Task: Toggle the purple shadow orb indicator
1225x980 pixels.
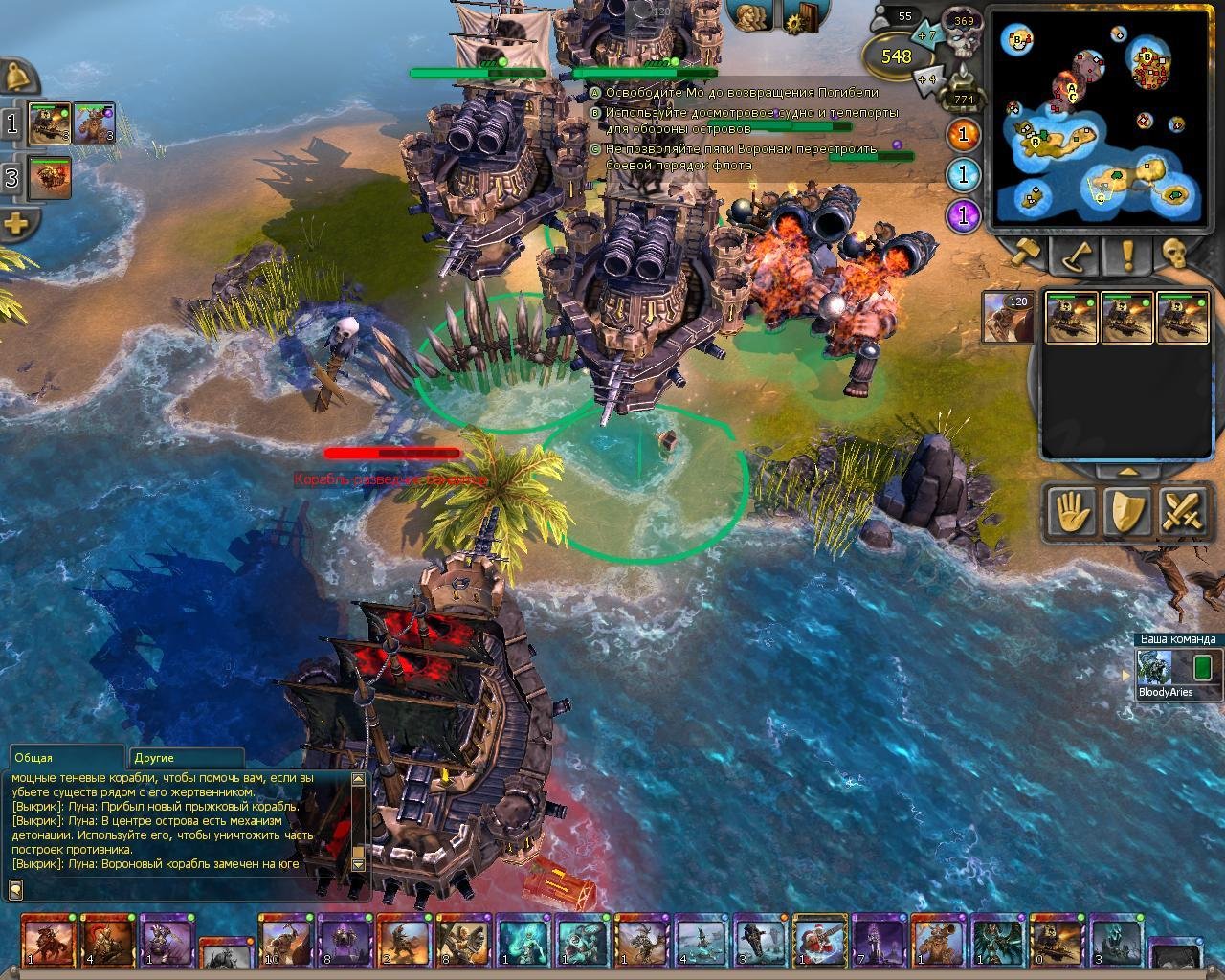Action: point(962,216)
